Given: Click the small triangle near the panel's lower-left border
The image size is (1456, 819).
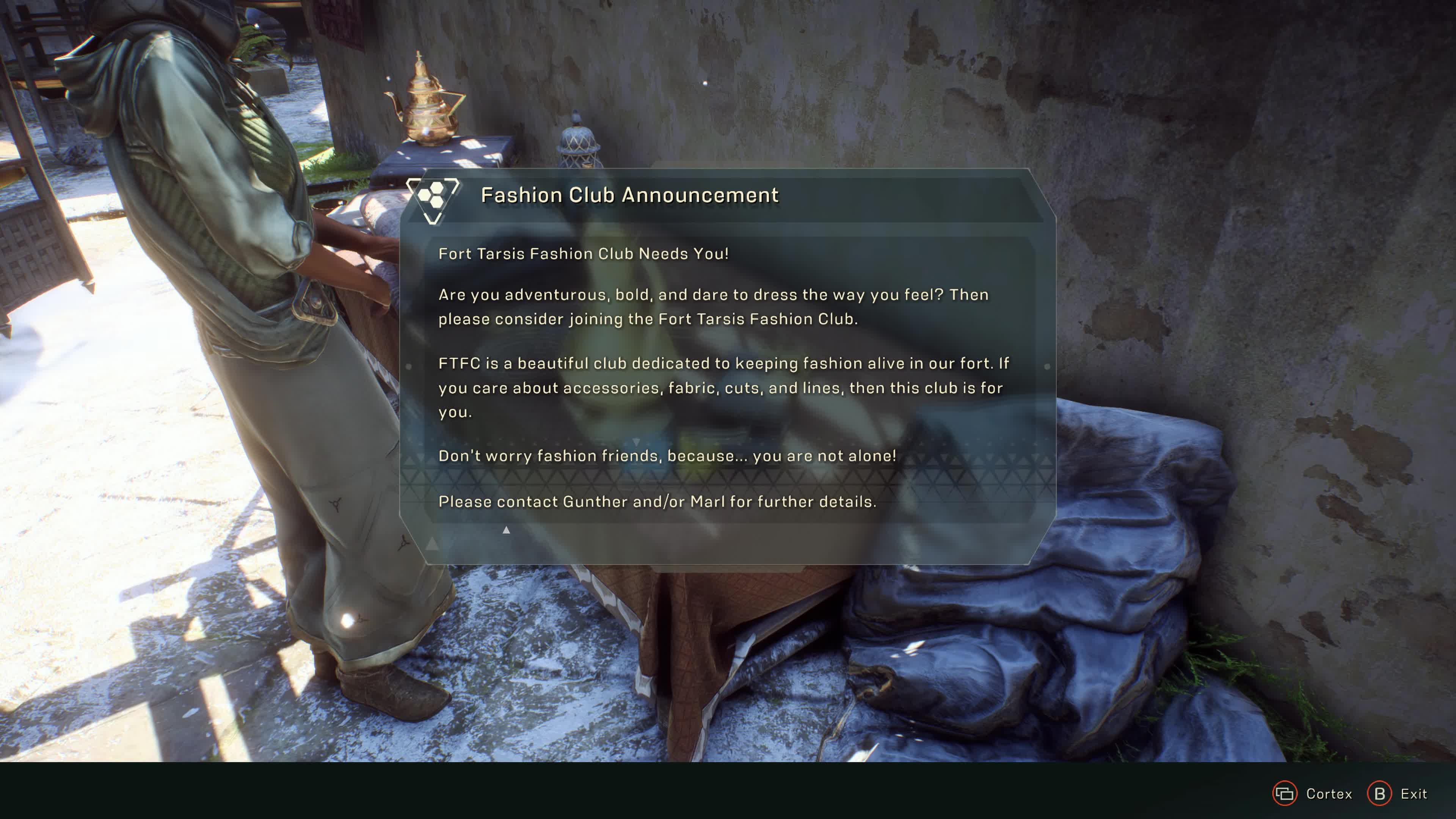Looking at the screenshot, I should 433,544.
